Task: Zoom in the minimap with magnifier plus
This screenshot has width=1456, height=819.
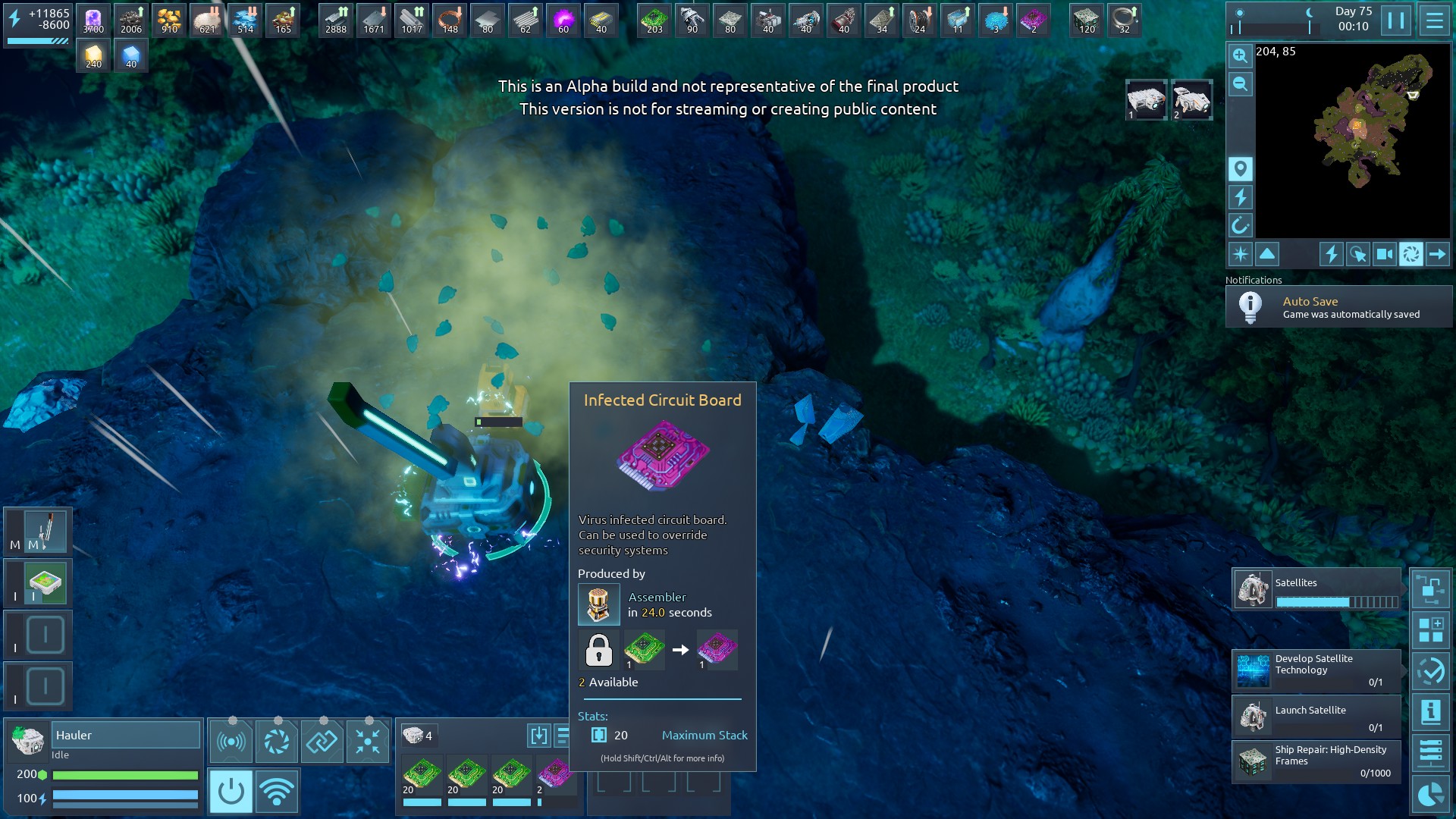Action: coord(1240,55)
